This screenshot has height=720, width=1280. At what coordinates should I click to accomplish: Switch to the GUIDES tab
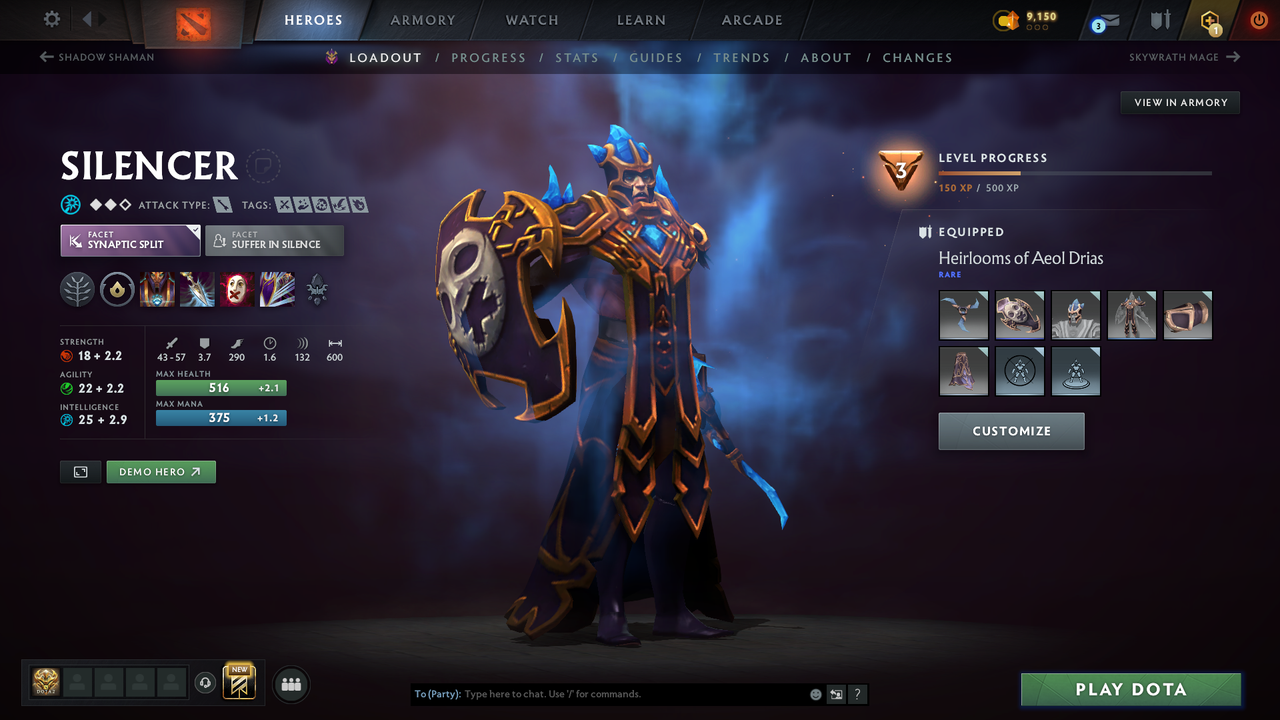pyautogui.click(x=656, y=57)
